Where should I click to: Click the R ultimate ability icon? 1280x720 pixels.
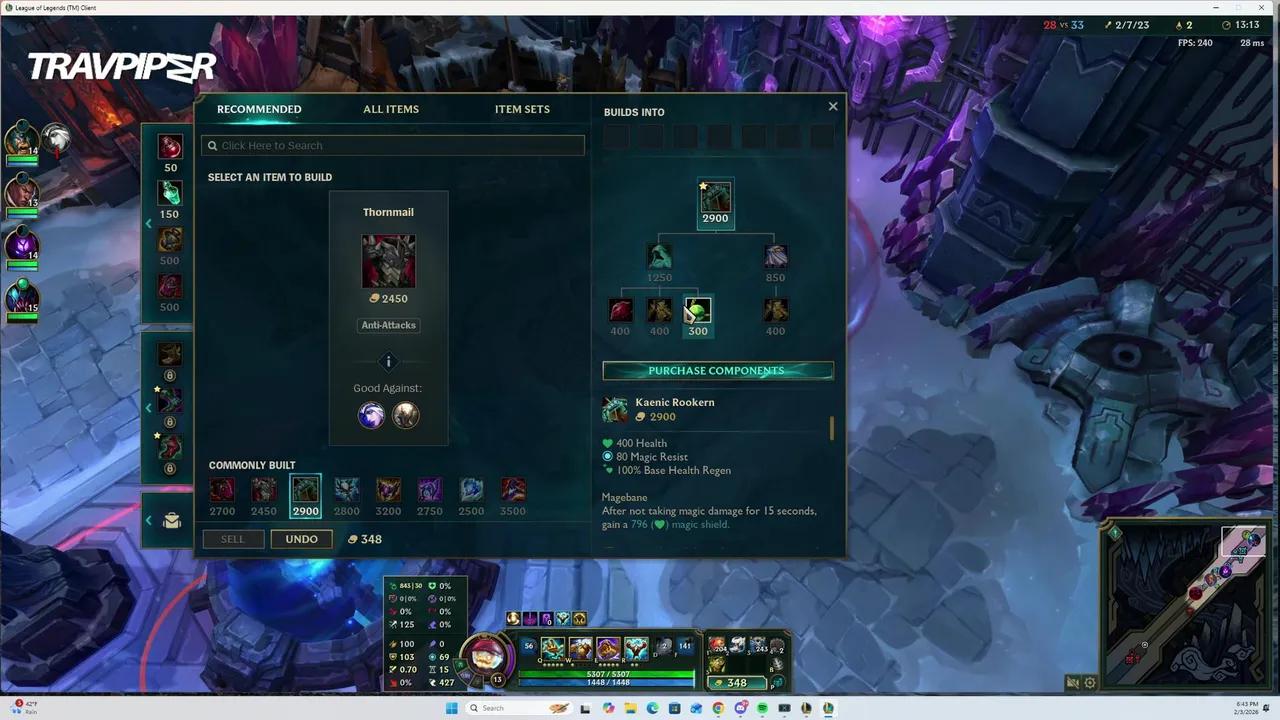(636, 648)
